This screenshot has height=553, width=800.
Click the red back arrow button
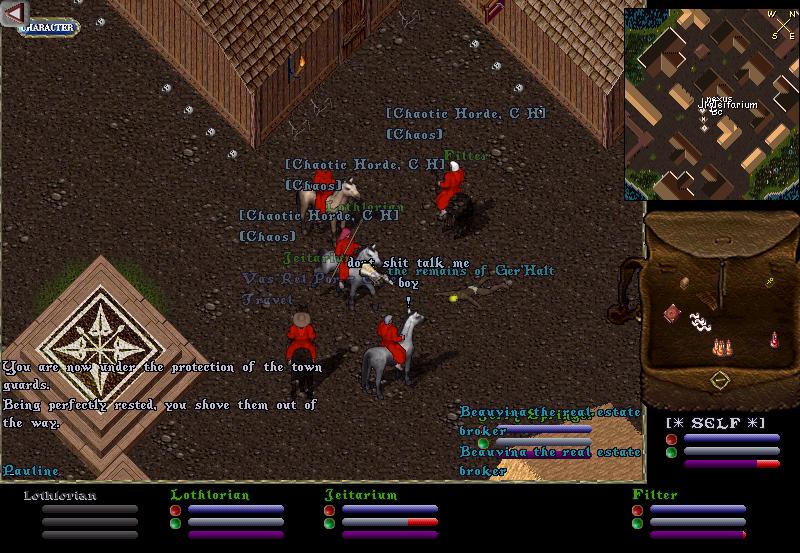[14, 12]
